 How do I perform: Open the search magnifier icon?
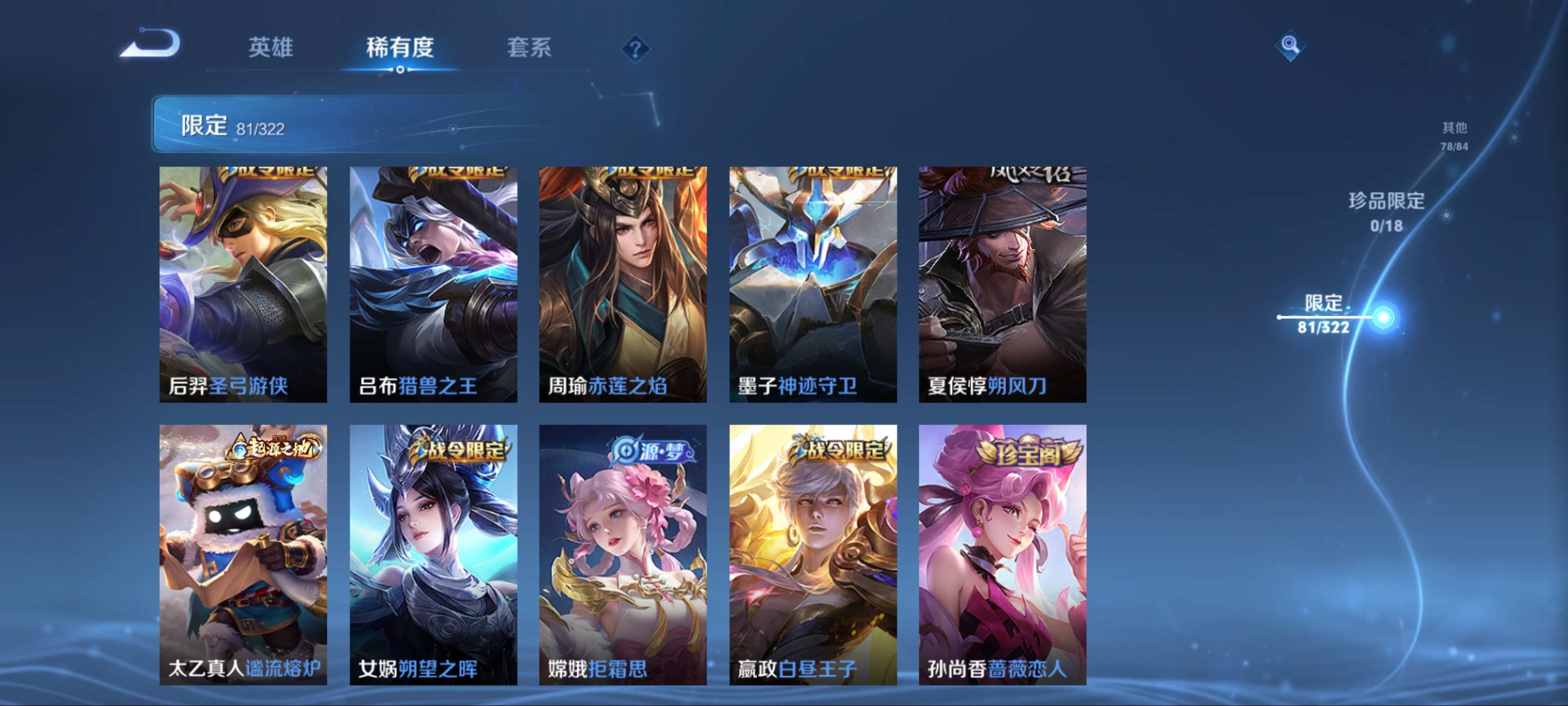coord(1289,45)
